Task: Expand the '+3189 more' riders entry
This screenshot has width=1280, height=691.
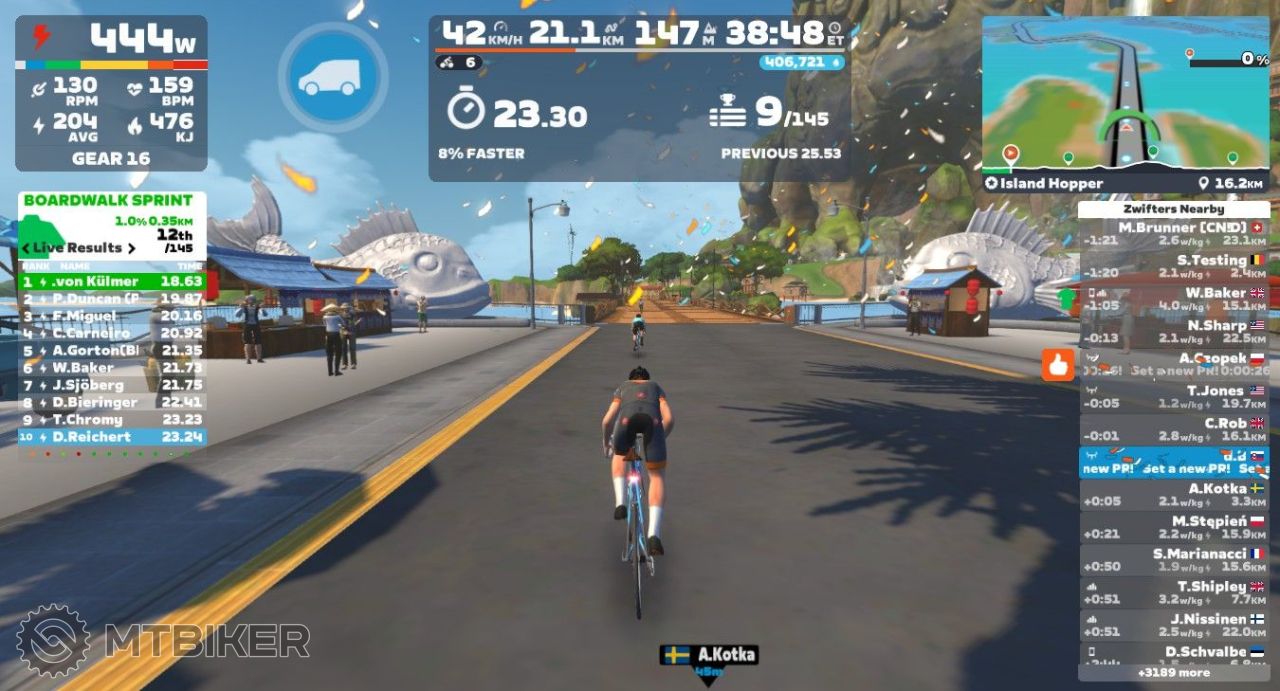Action: [1173, 672]
